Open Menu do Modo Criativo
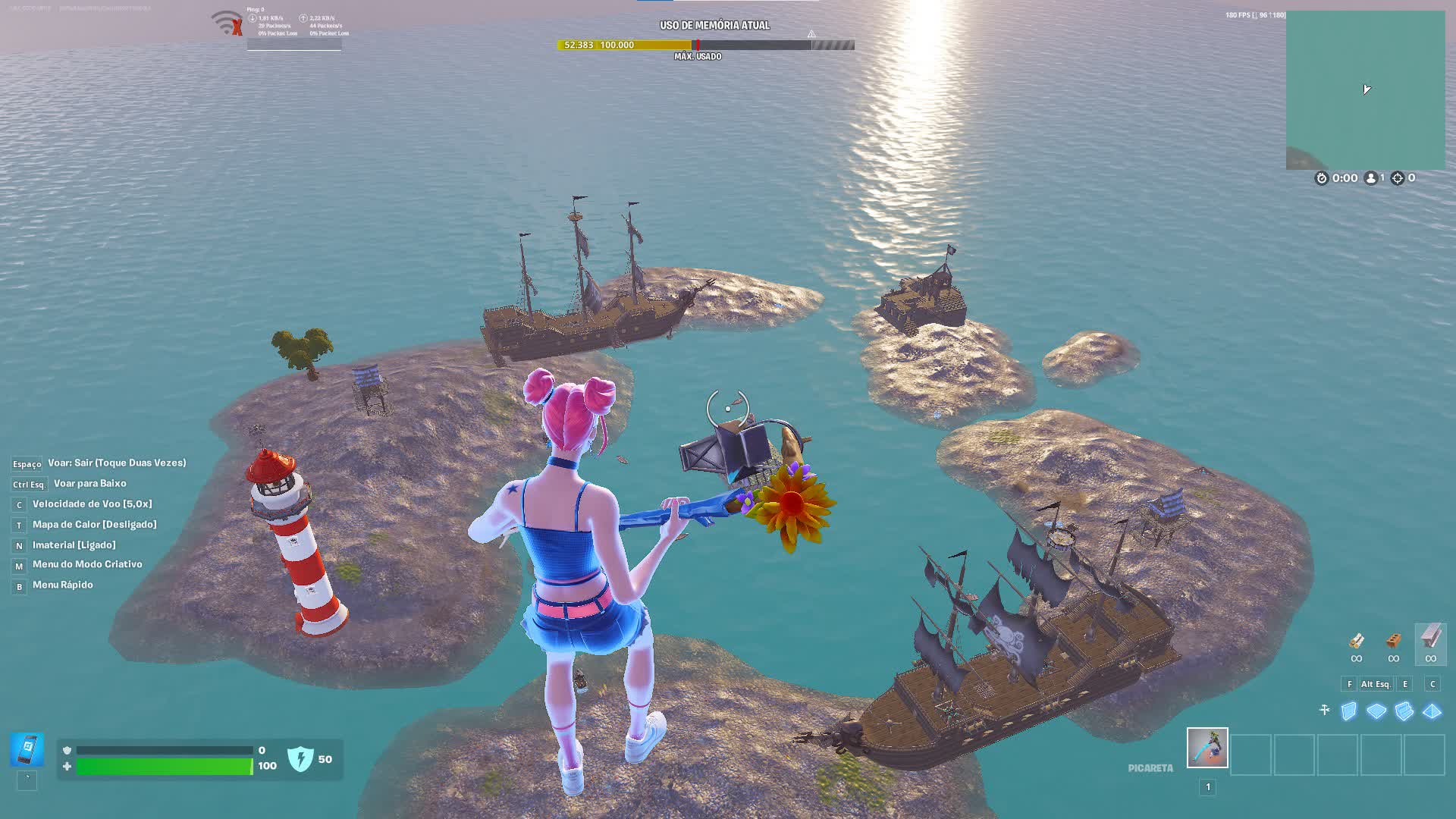Image resolution: width=1456 pixels, height=819 pixels. [86, 564]
